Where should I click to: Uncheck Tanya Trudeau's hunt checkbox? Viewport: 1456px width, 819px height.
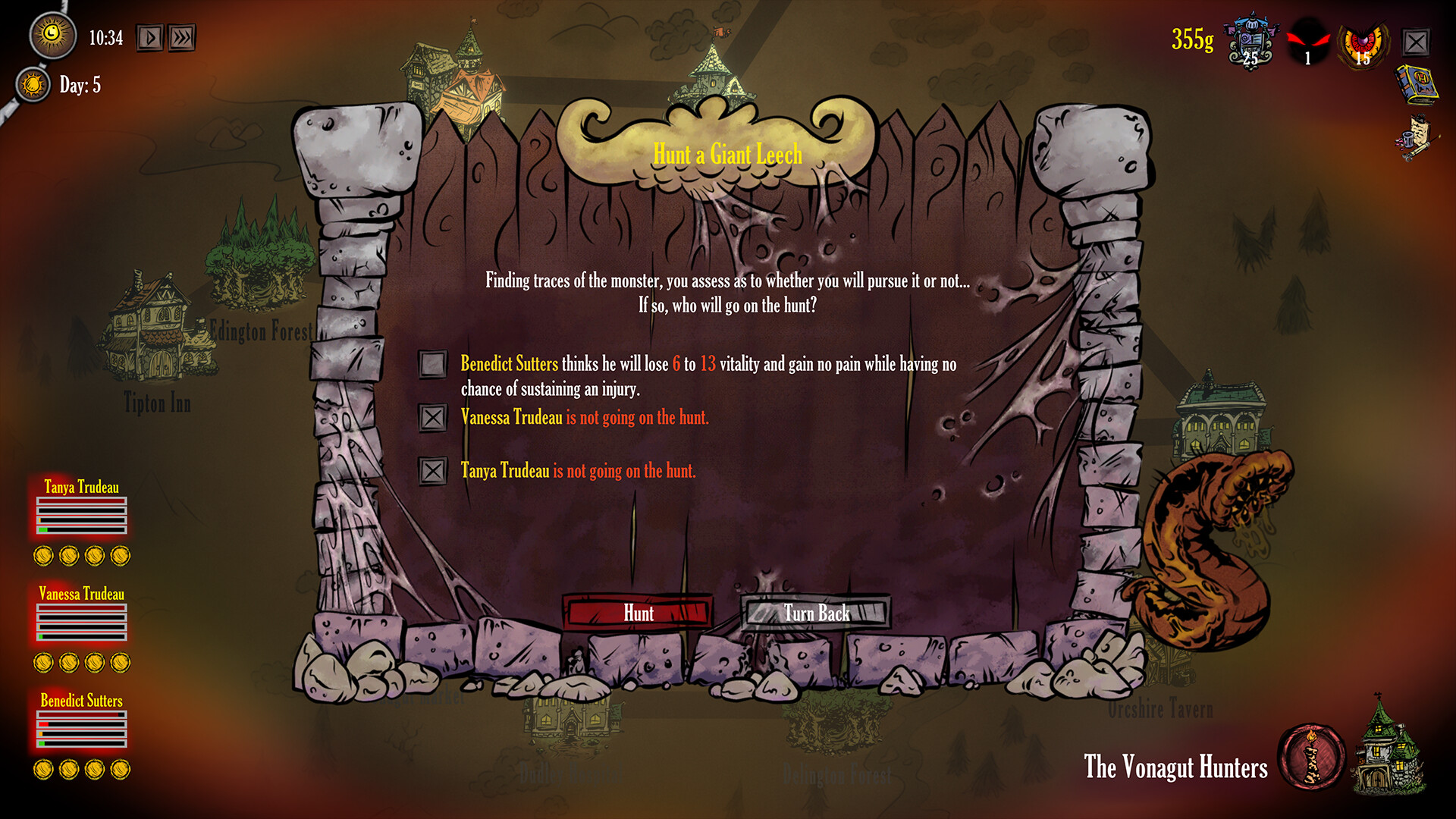pyautogui.click(x=434, y=471)
